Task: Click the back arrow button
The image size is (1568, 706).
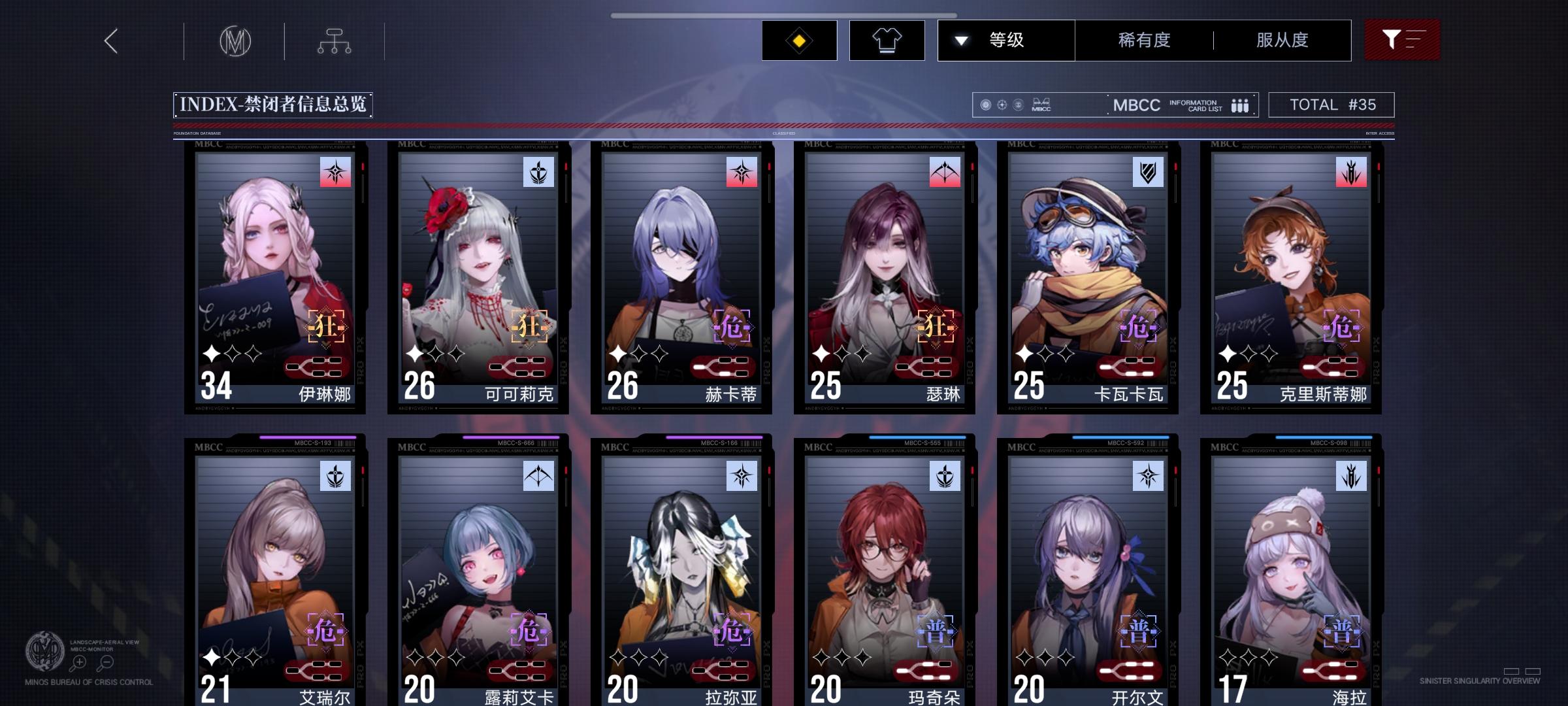Action: coord(110,41)
